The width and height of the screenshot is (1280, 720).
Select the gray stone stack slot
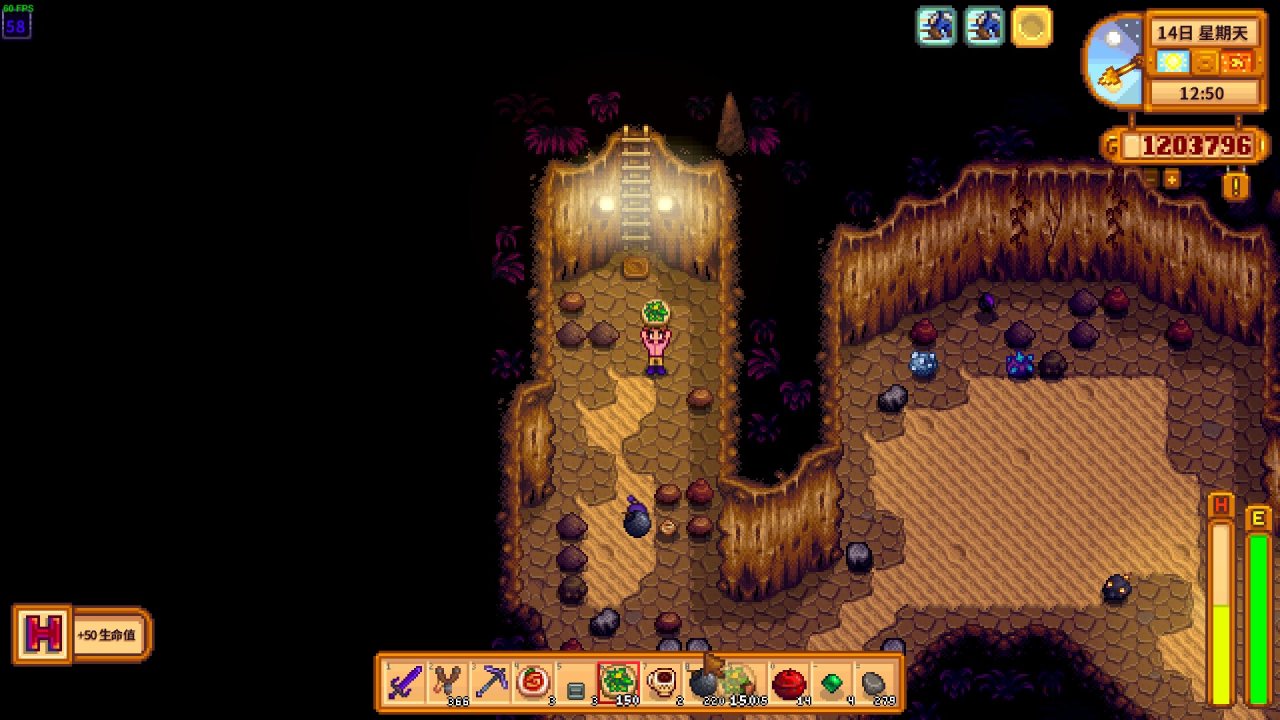pyautogui.click(x=874, y=683)
